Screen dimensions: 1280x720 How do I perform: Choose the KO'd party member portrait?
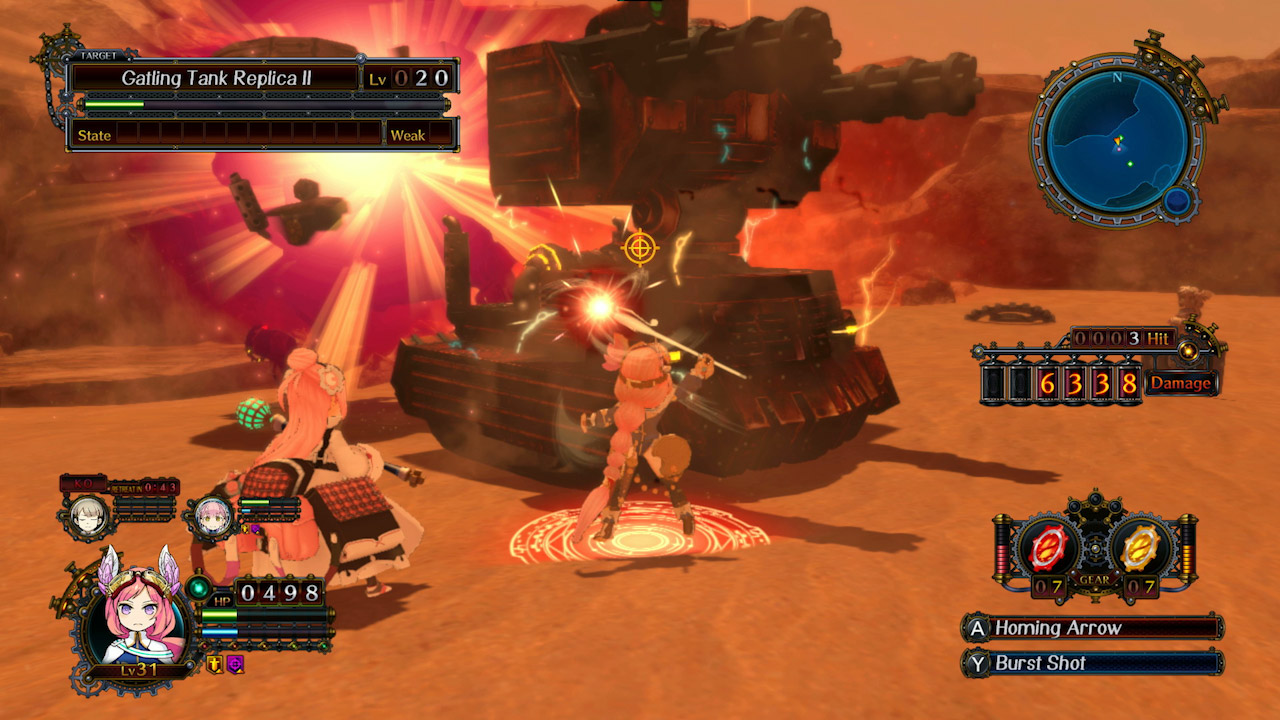[89, 515]
